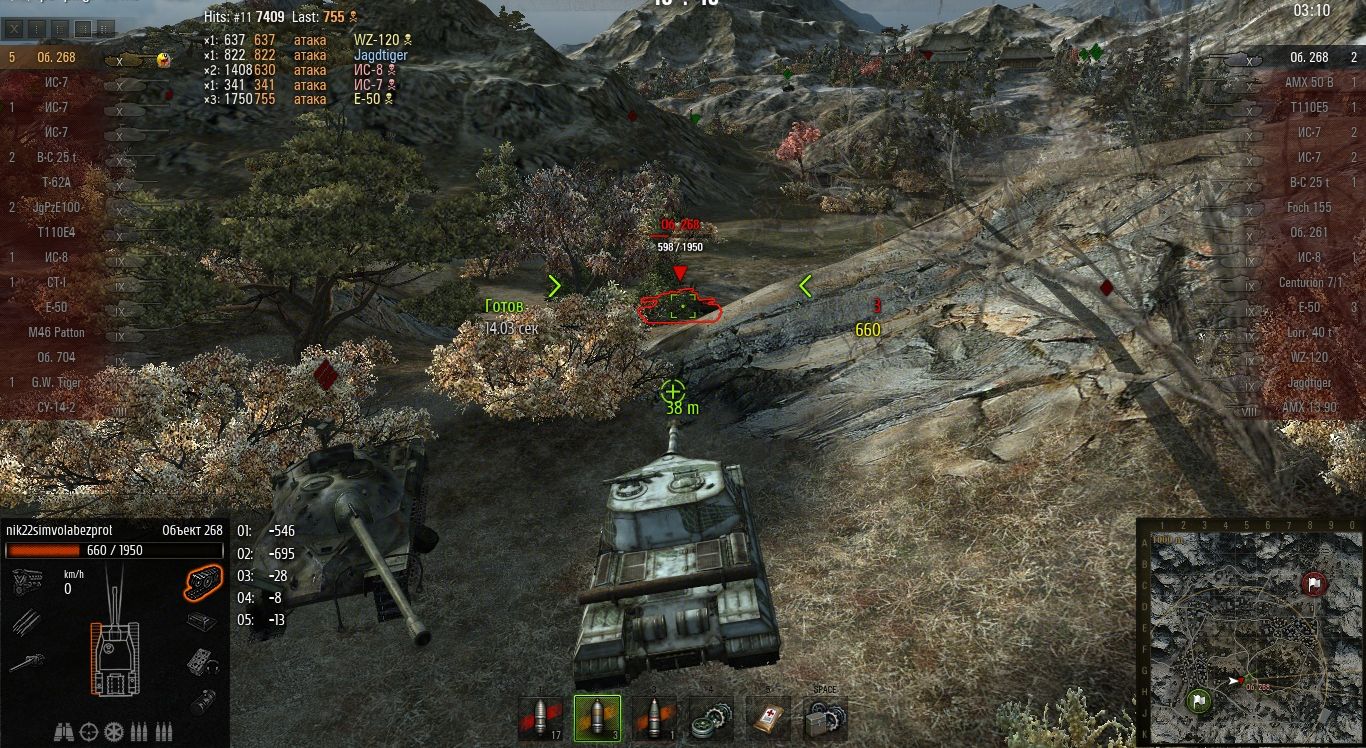Screen dimensions: 1366x748
Task: Activate the first aid kit consumable
Action: pos(768,718)
